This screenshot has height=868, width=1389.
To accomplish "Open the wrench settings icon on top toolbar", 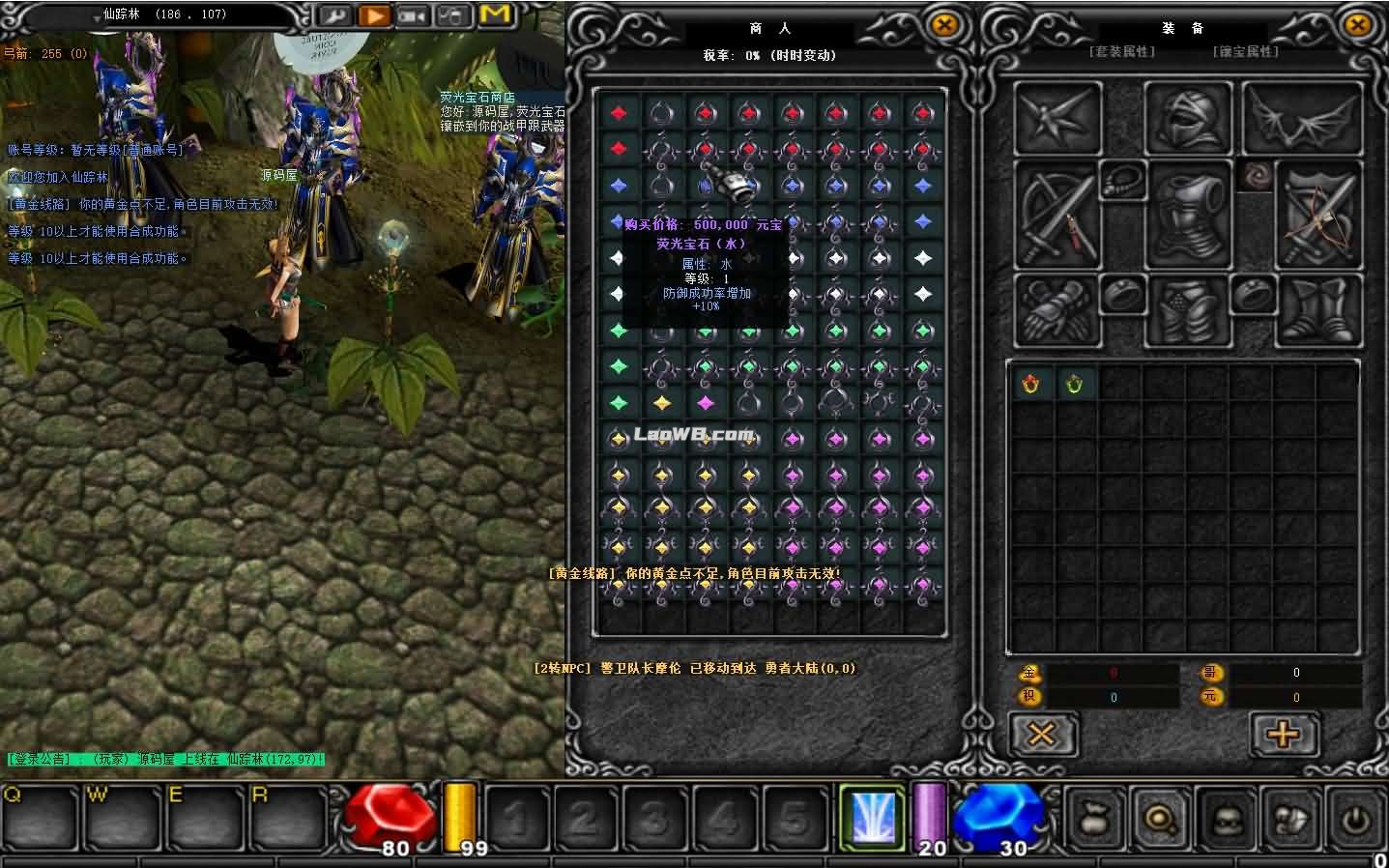I will click(x=336, y=16).
